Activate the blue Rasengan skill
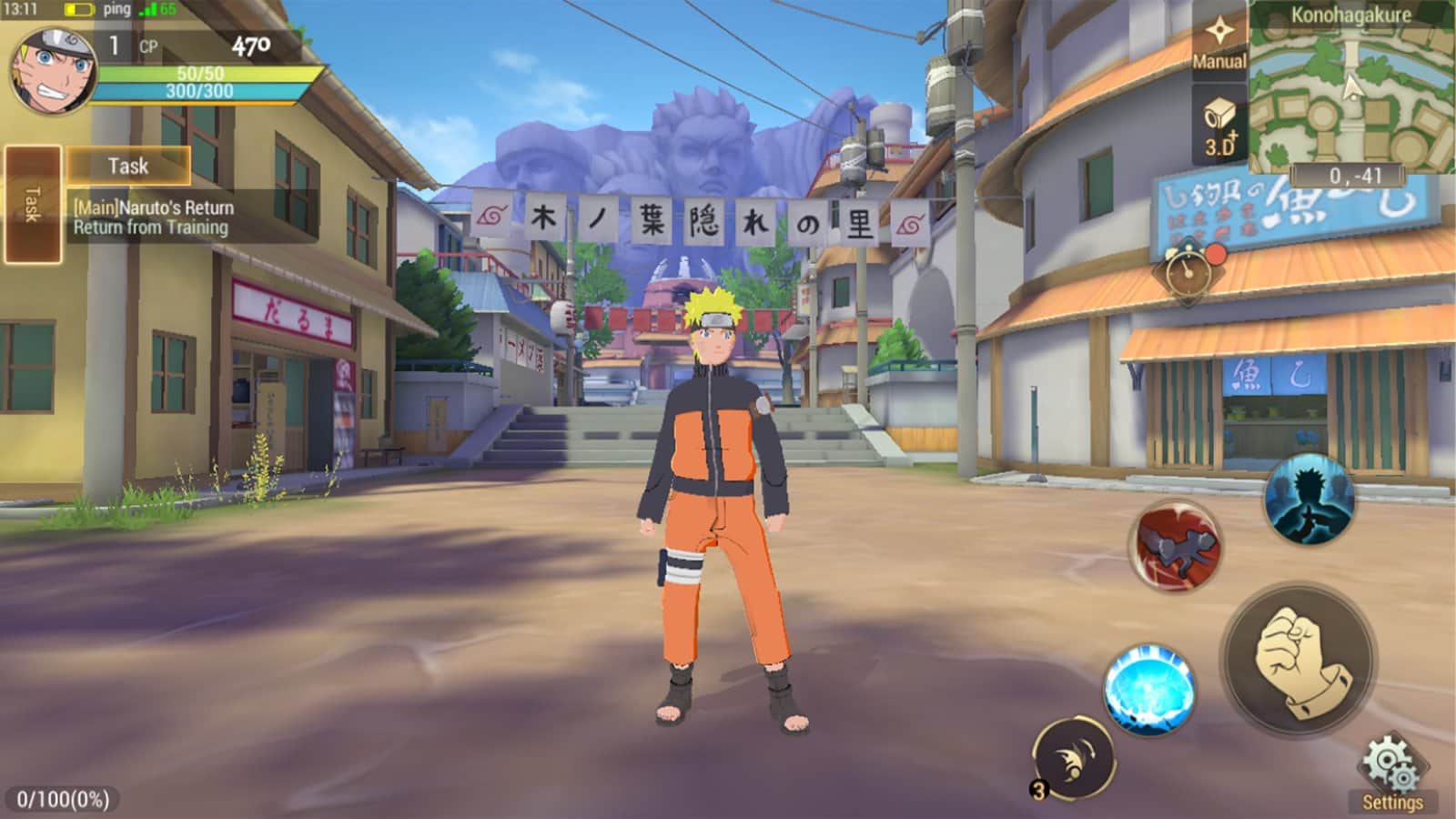The image size is (1456, 819). (1149, 691)
